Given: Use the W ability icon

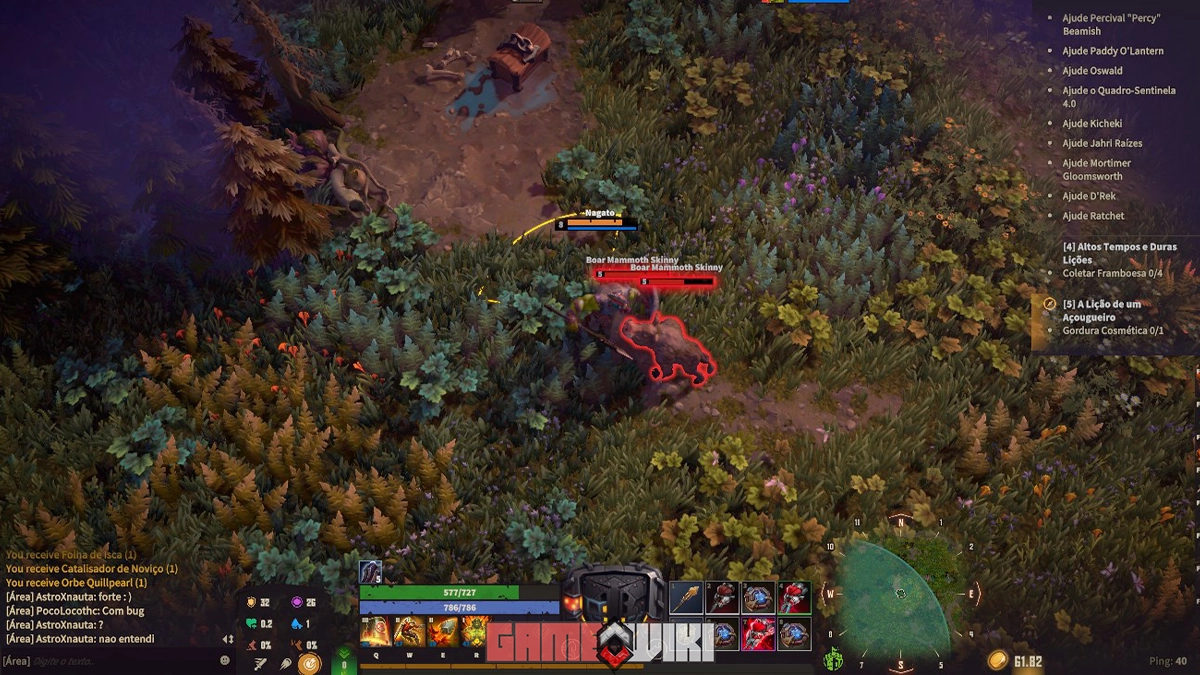Looking at the screenshot, I should pos(408,631).
